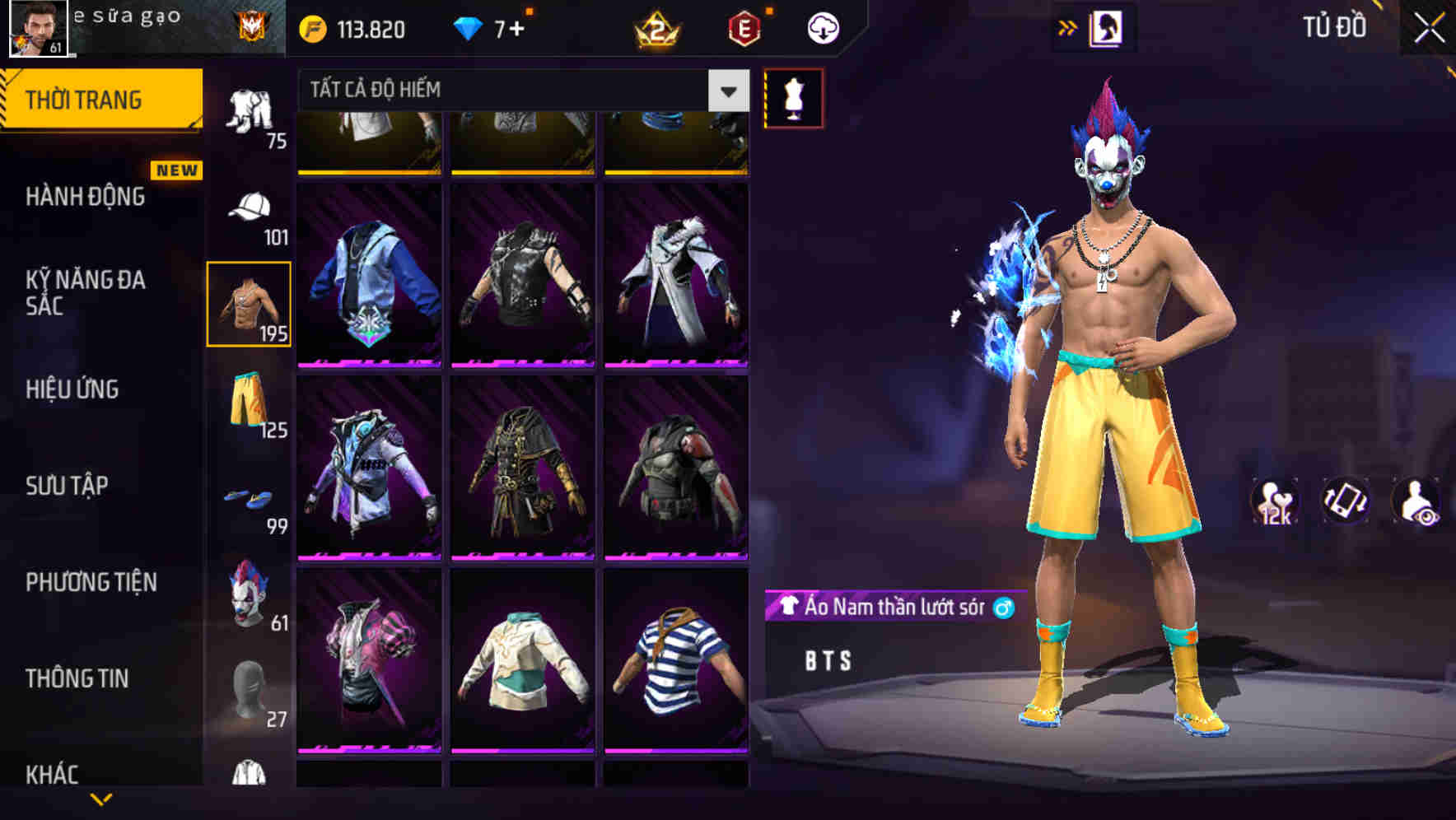This screenshot has width=1456, height=820.
Task: Select the shirts category icon showing 195 items
Action: point(249,303)
